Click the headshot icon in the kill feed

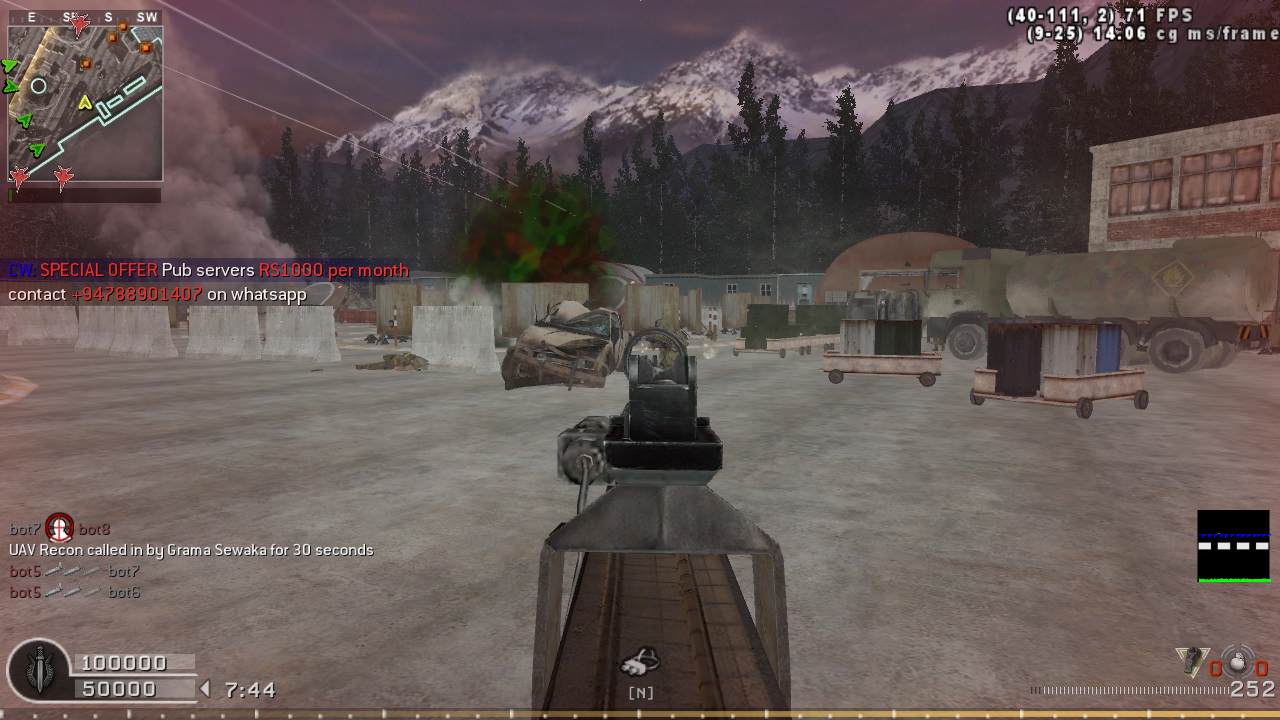[x=60, y=528]
